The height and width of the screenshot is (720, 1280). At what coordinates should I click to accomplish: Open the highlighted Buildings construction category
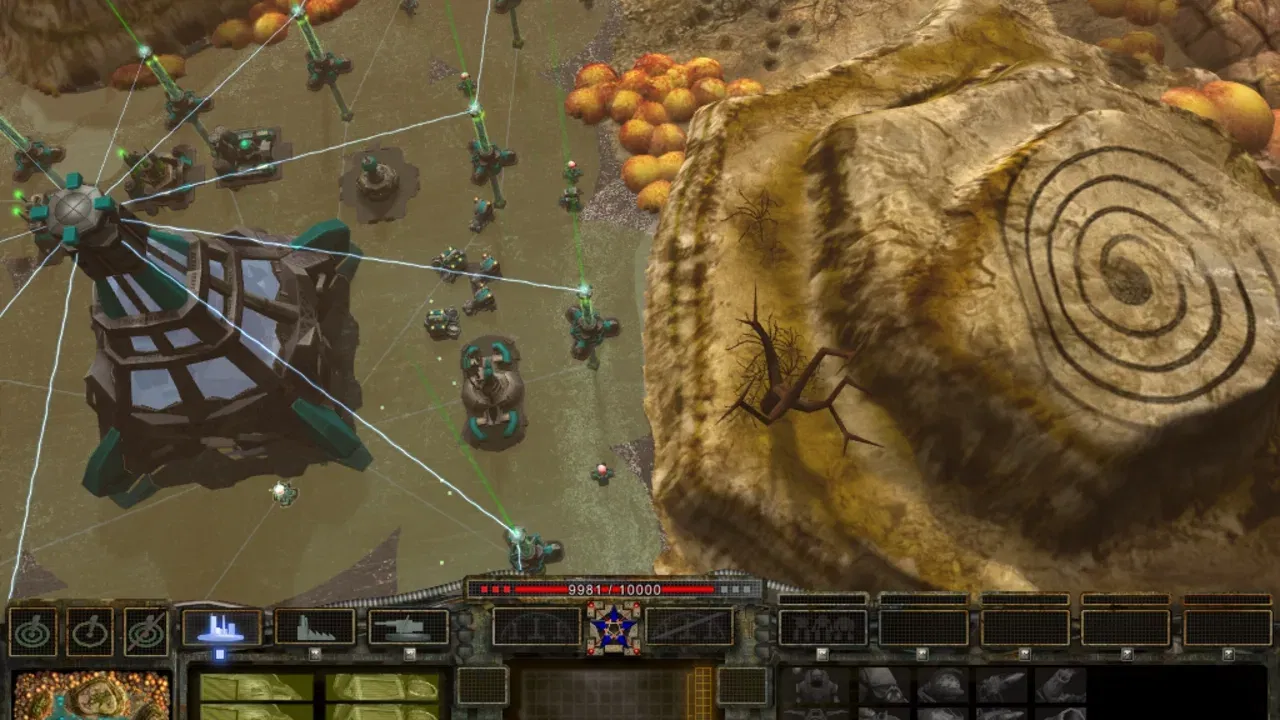pos(222,628)
